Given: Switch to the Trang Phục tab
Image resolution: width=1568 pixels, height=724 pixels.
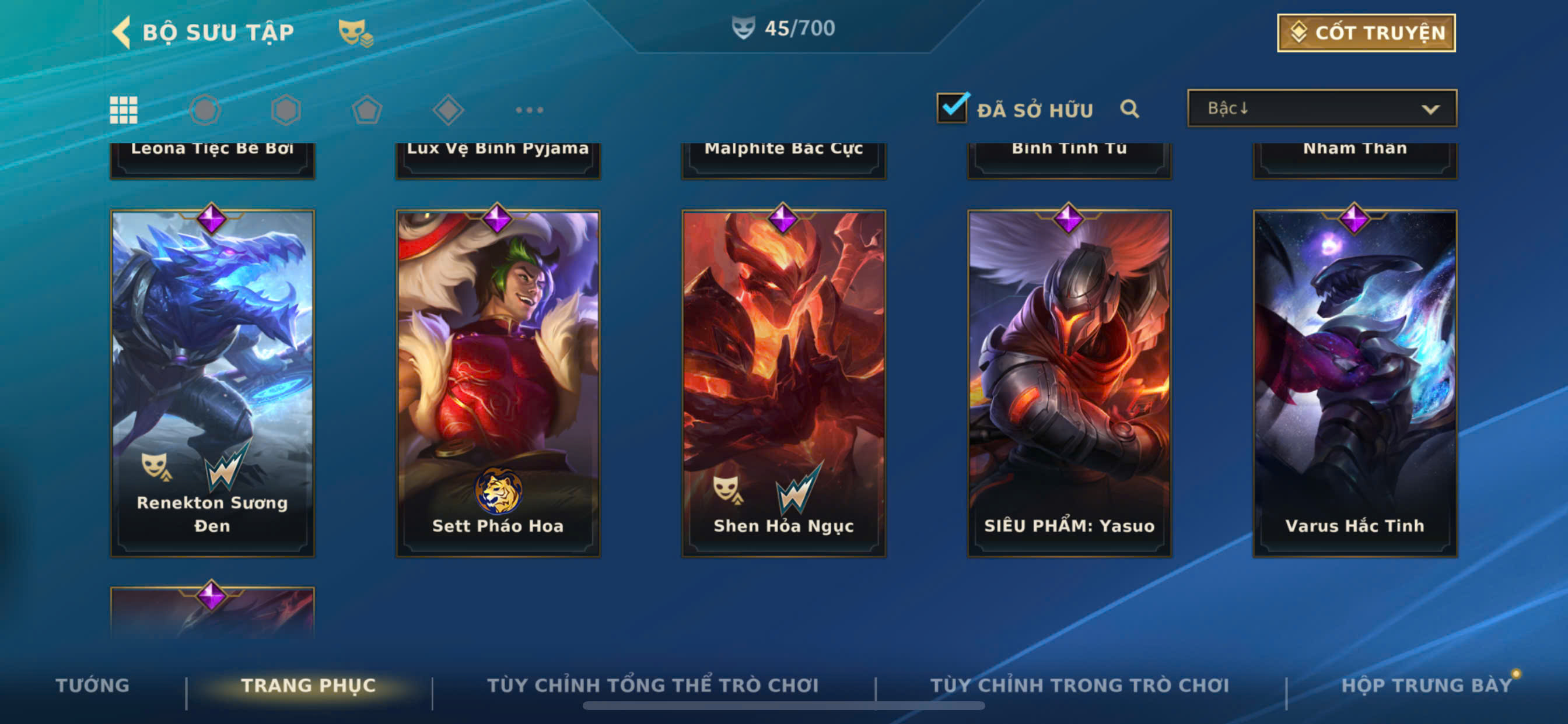Looking at the screenshot, I should pos(309,685).
